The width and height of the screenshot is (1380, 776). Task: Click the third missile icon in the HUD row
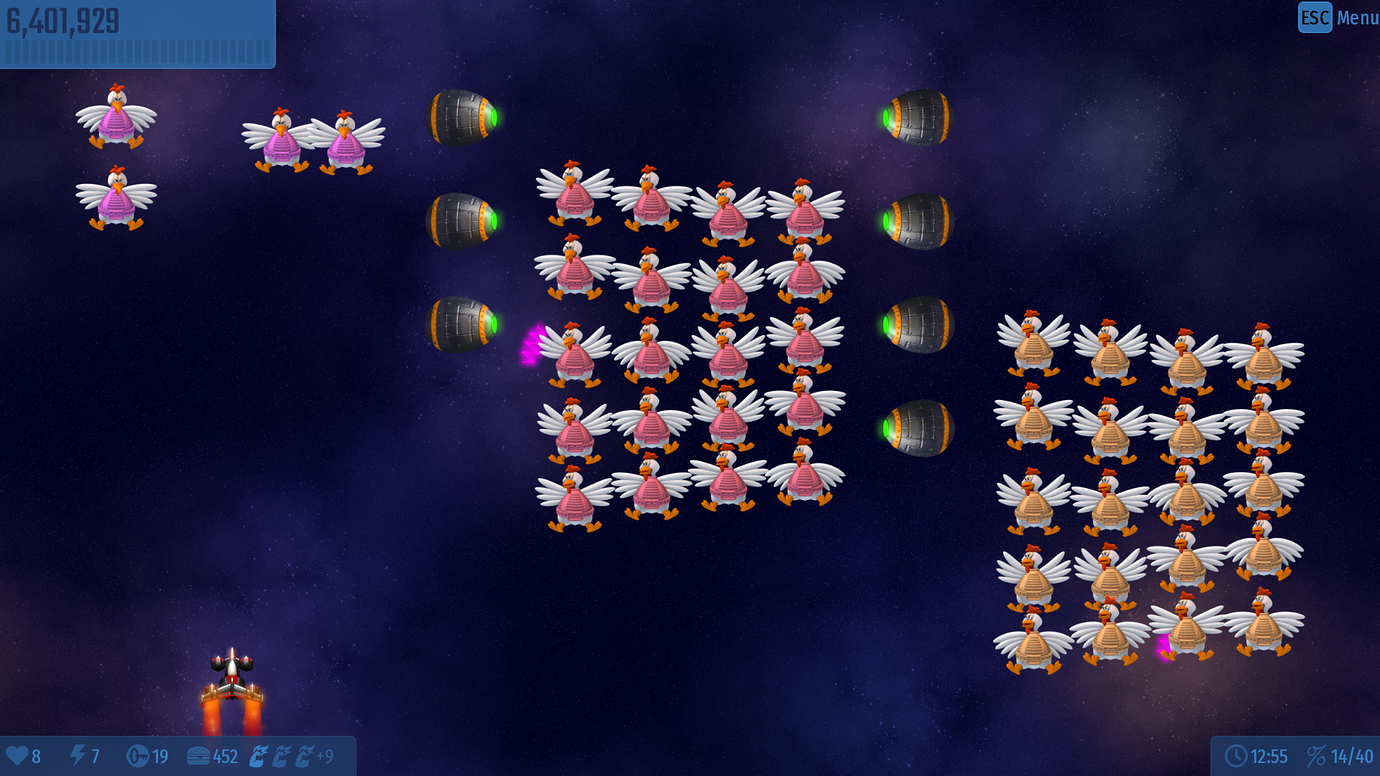tap(306, 756)
